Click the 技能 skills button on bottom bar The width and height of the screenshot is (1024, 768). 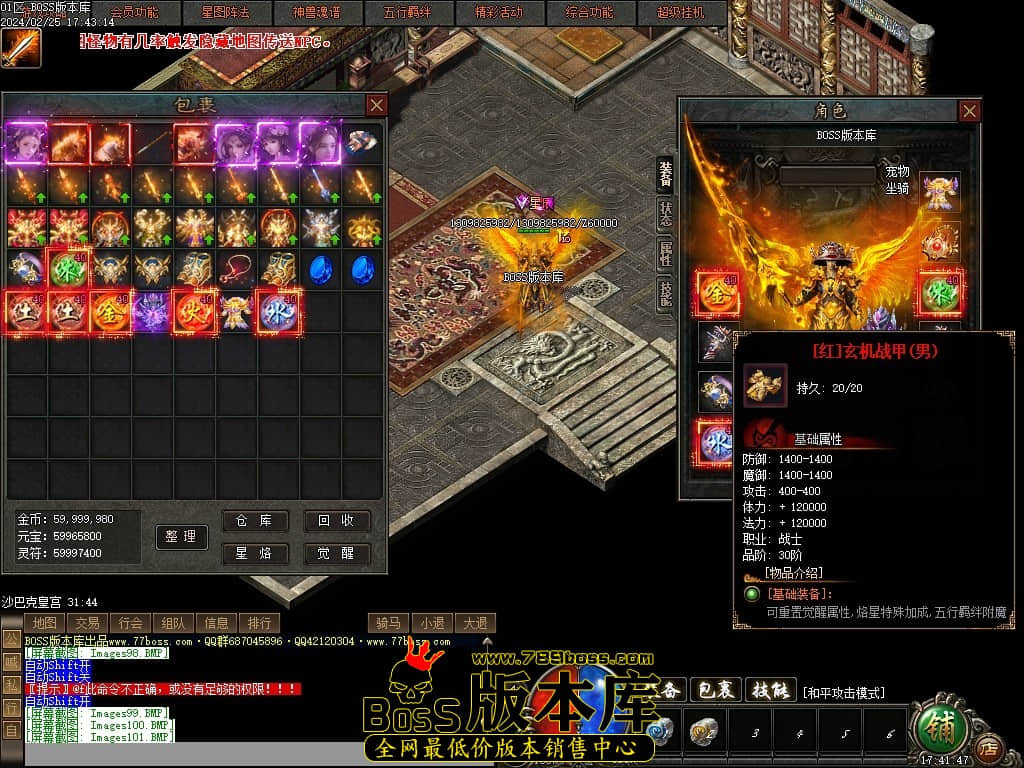(771, 690)
